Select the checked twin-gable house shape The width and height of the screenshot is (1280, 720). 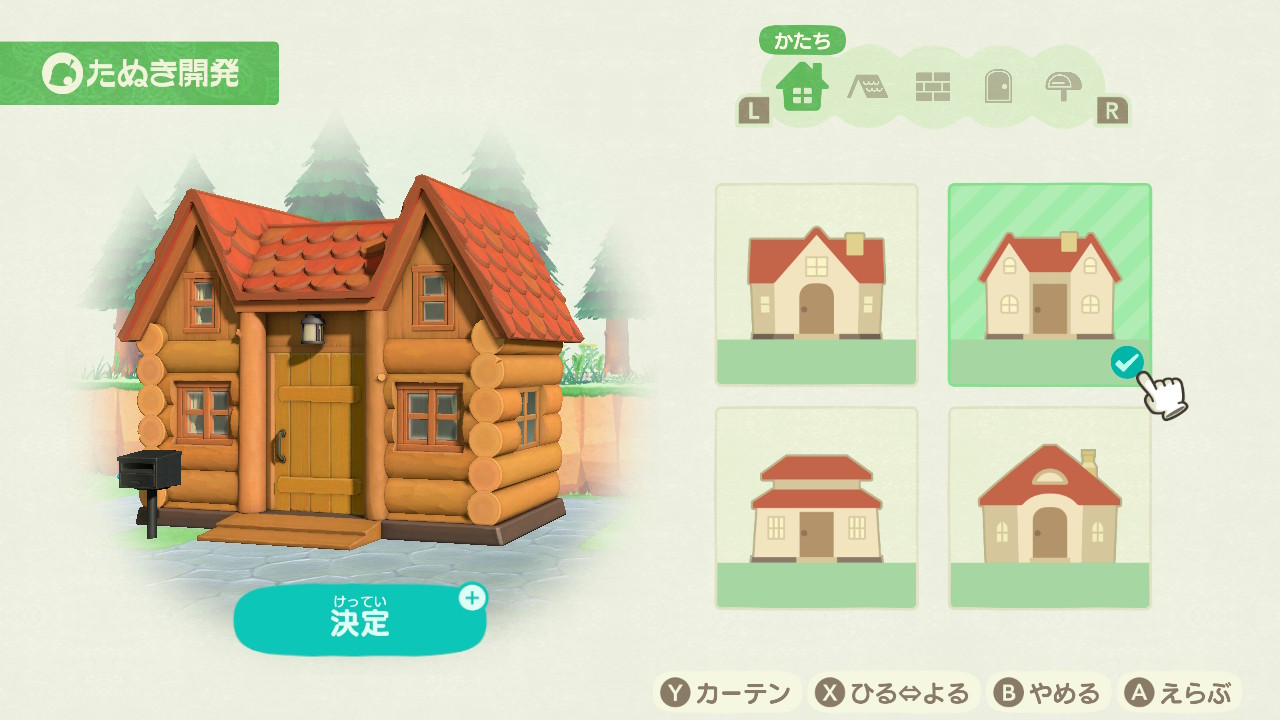pos(1049,284)
